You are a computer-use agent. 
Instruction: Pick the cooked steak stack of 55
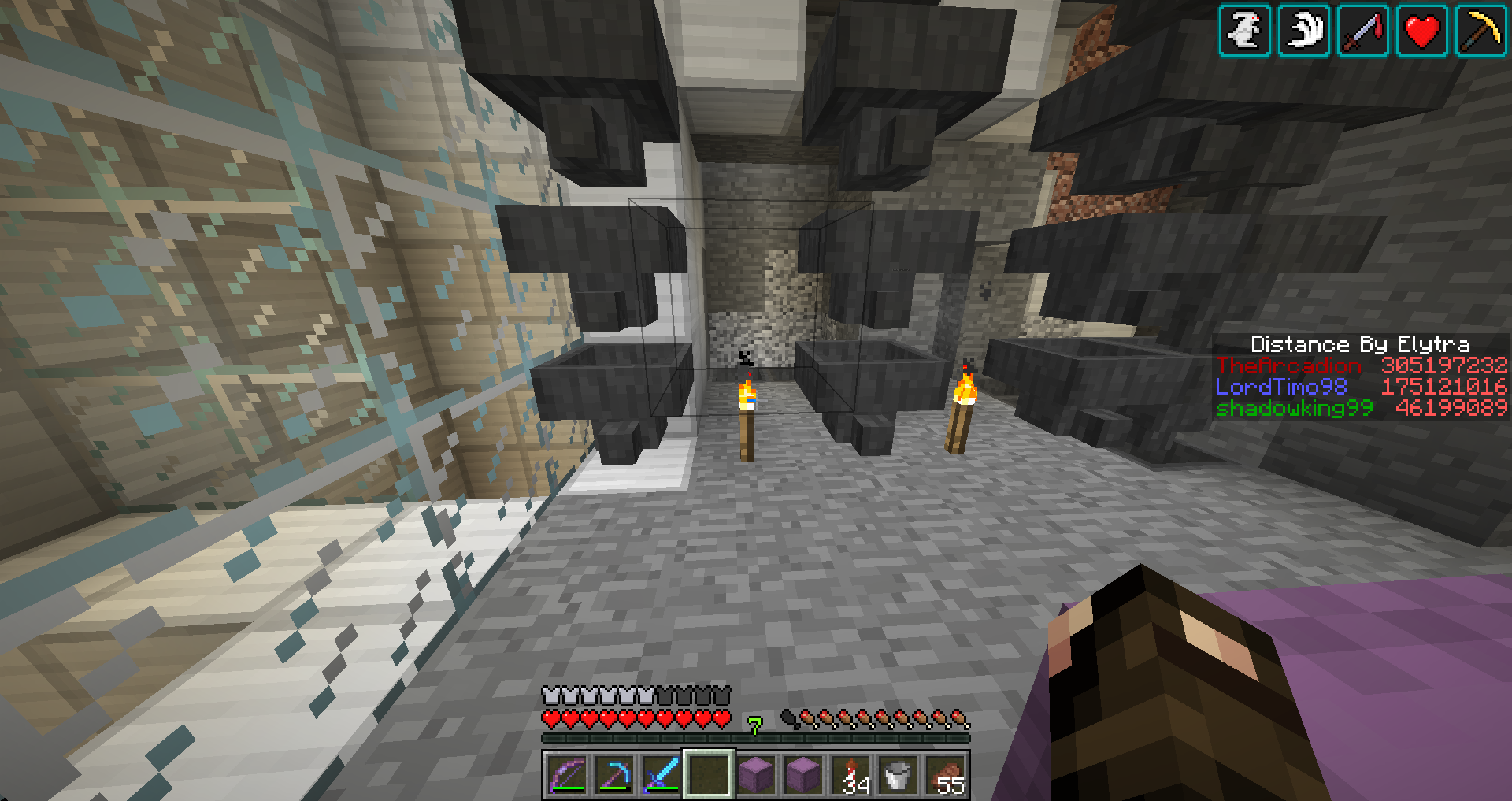click(946, 775)
